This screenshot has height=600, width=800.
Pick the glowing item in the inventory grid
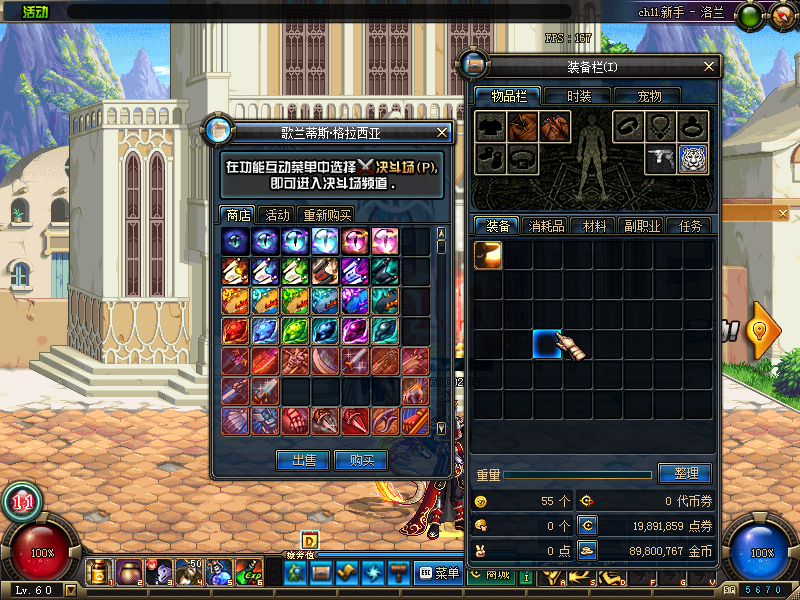pos(489,255)
